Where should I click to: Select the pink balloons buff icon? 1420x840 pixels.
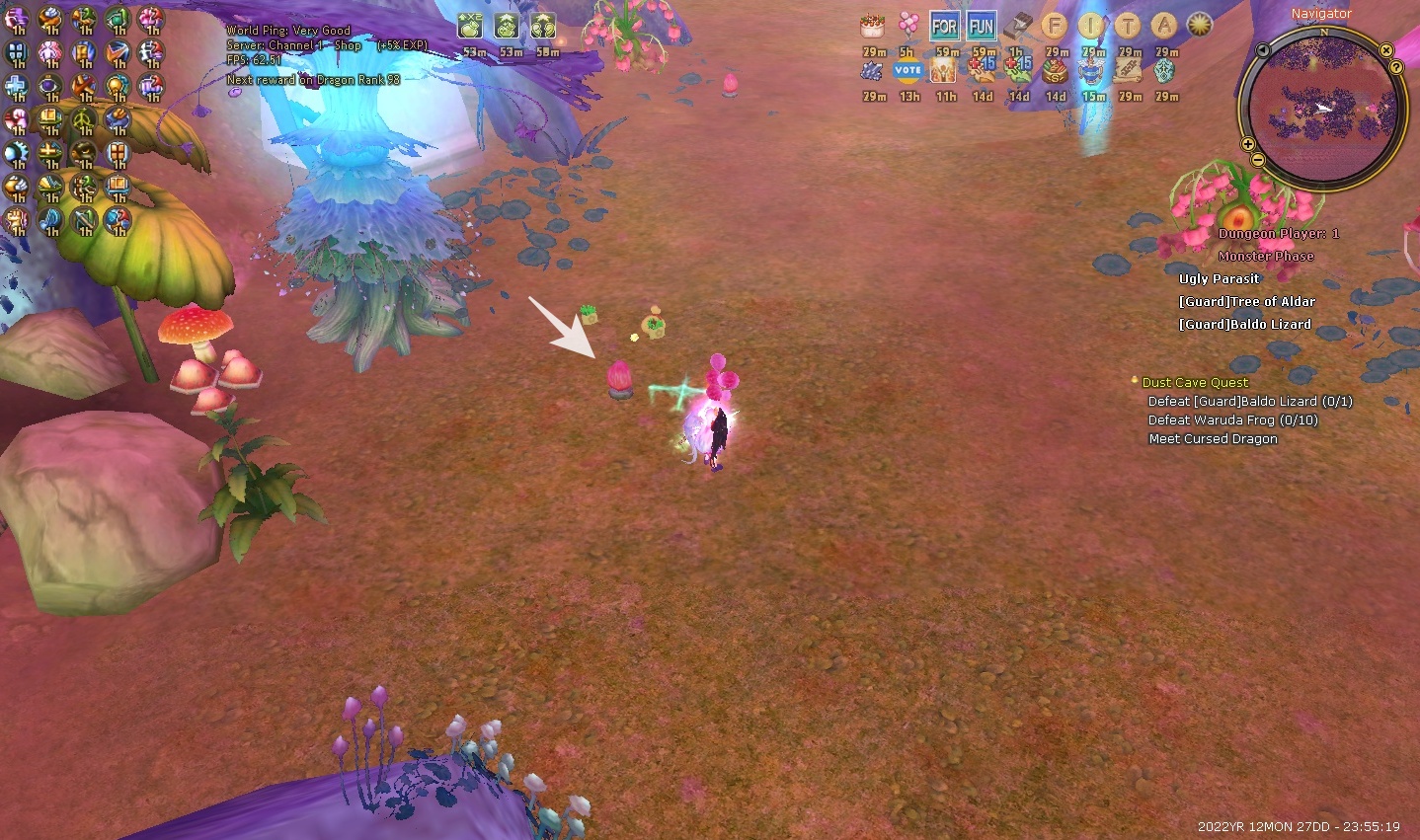[908, 27]
